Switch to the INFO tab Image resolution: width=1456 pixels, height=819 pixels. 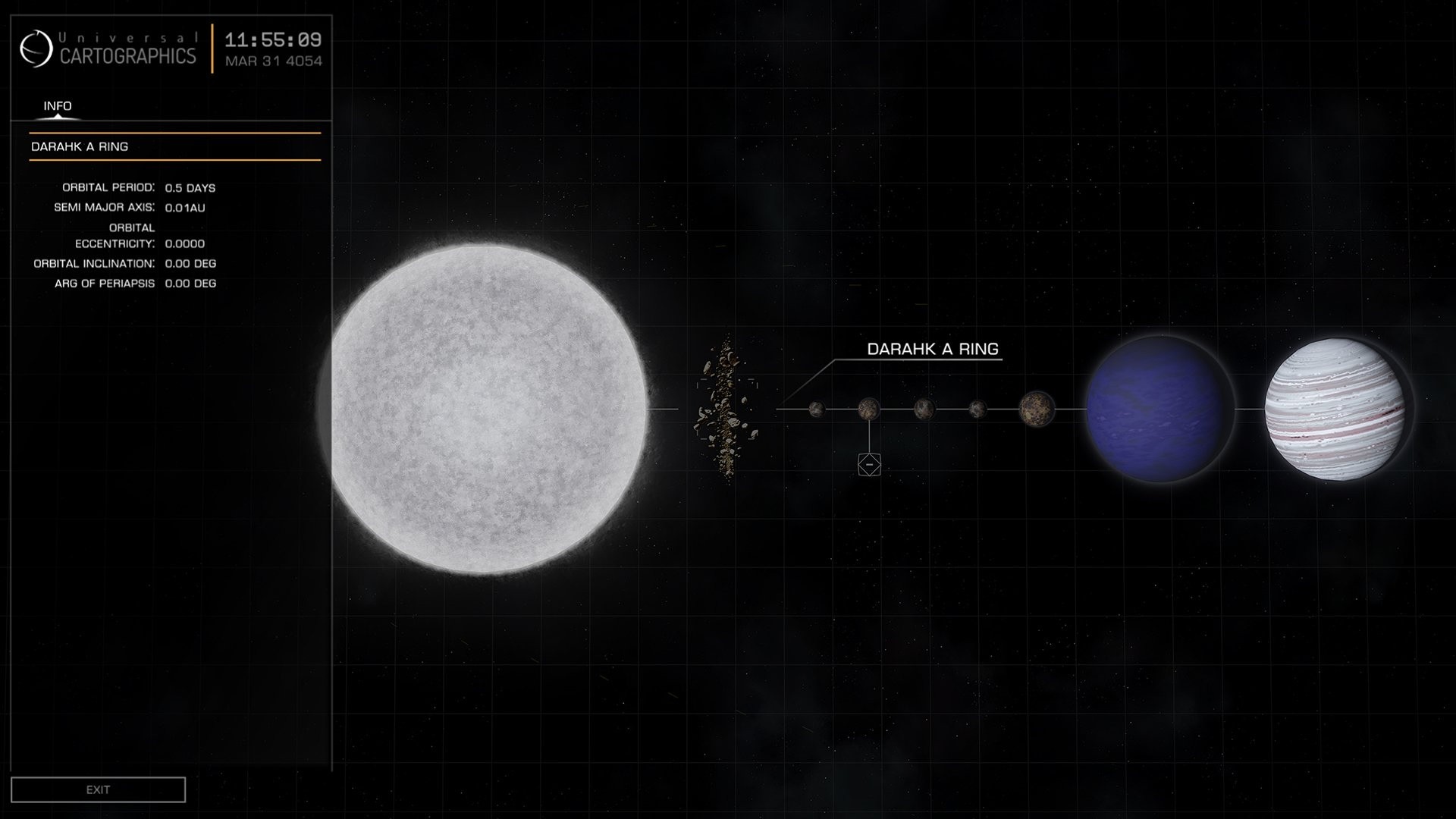point(57,106)
